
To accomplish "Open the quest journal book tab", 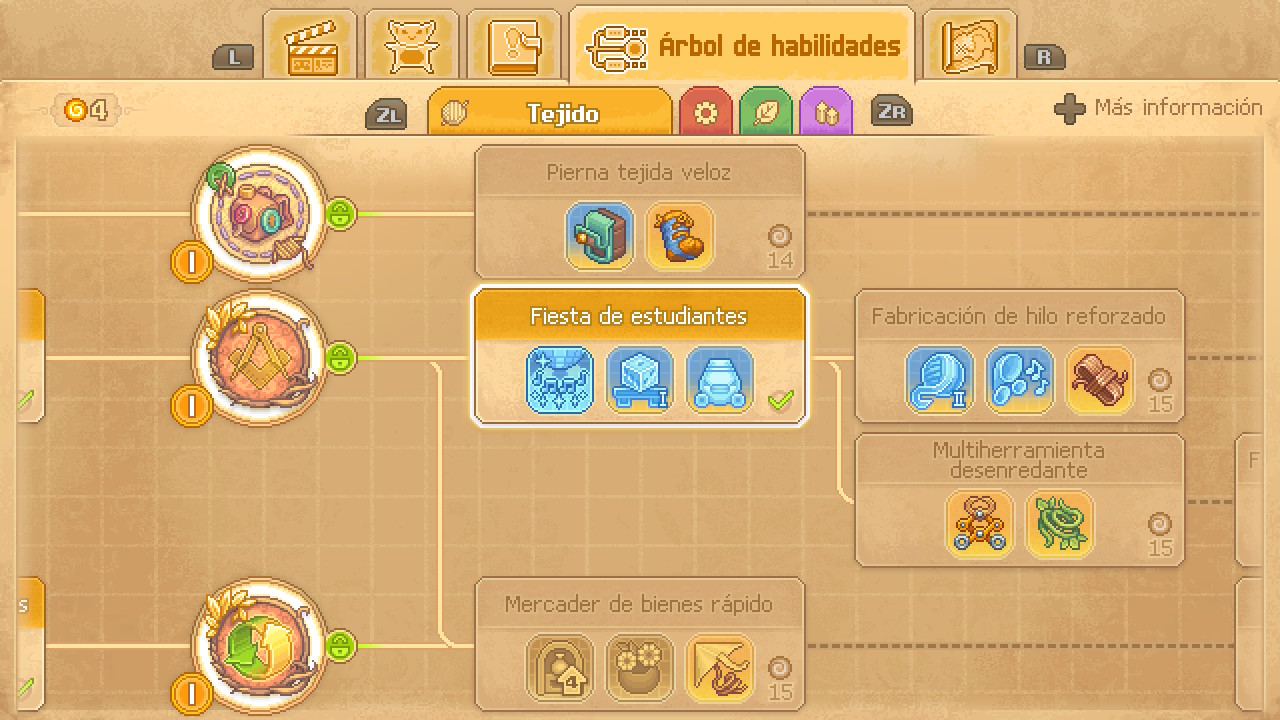I will click(514, 46).
